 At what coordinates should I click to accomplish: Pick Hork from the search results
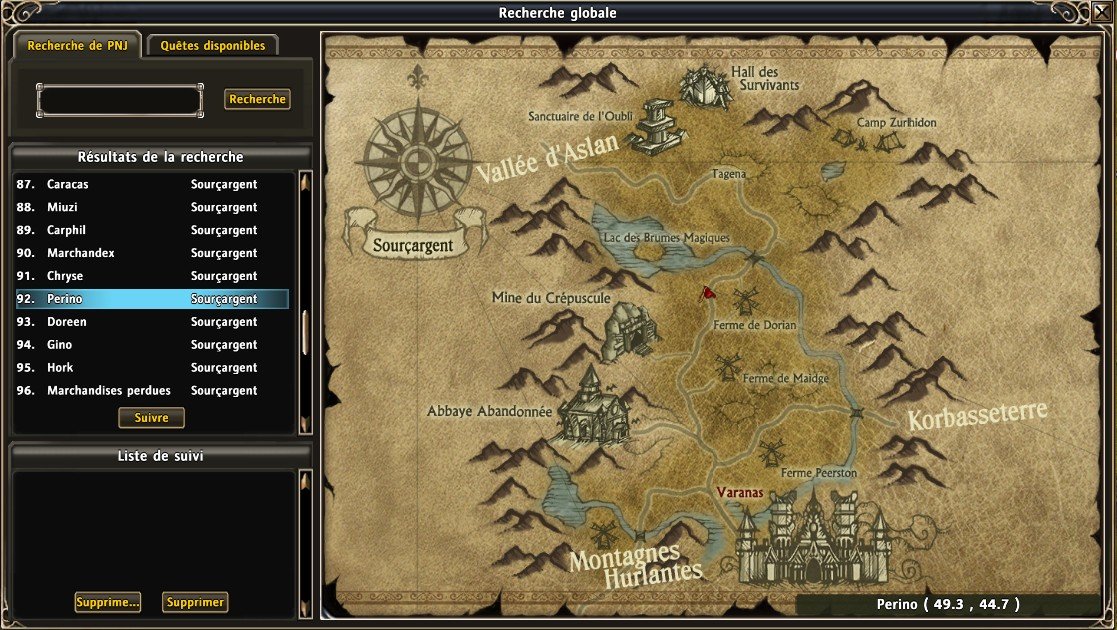point(152,369)
